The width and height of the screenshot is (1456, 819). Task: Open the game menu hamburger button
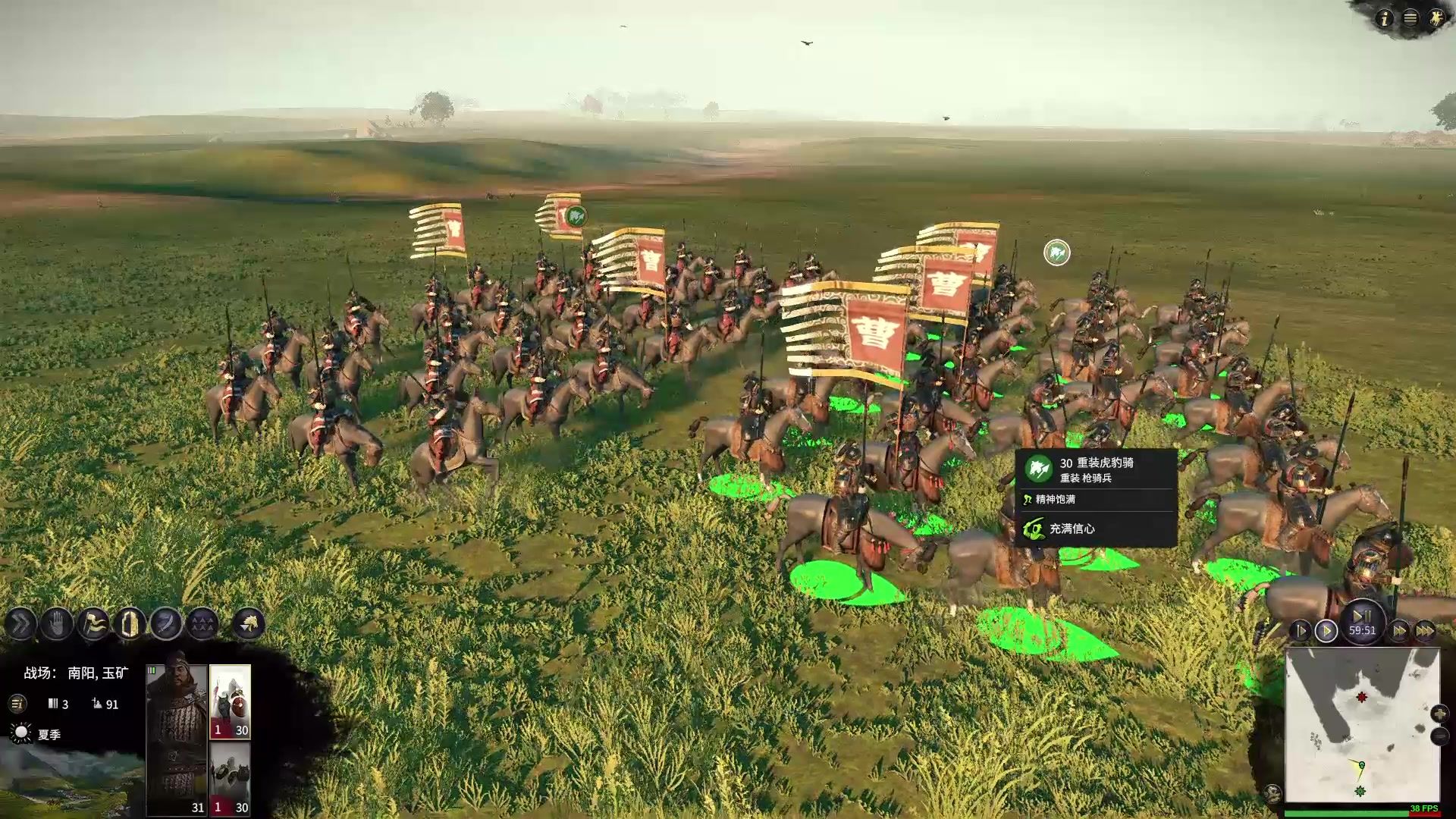1410,18
